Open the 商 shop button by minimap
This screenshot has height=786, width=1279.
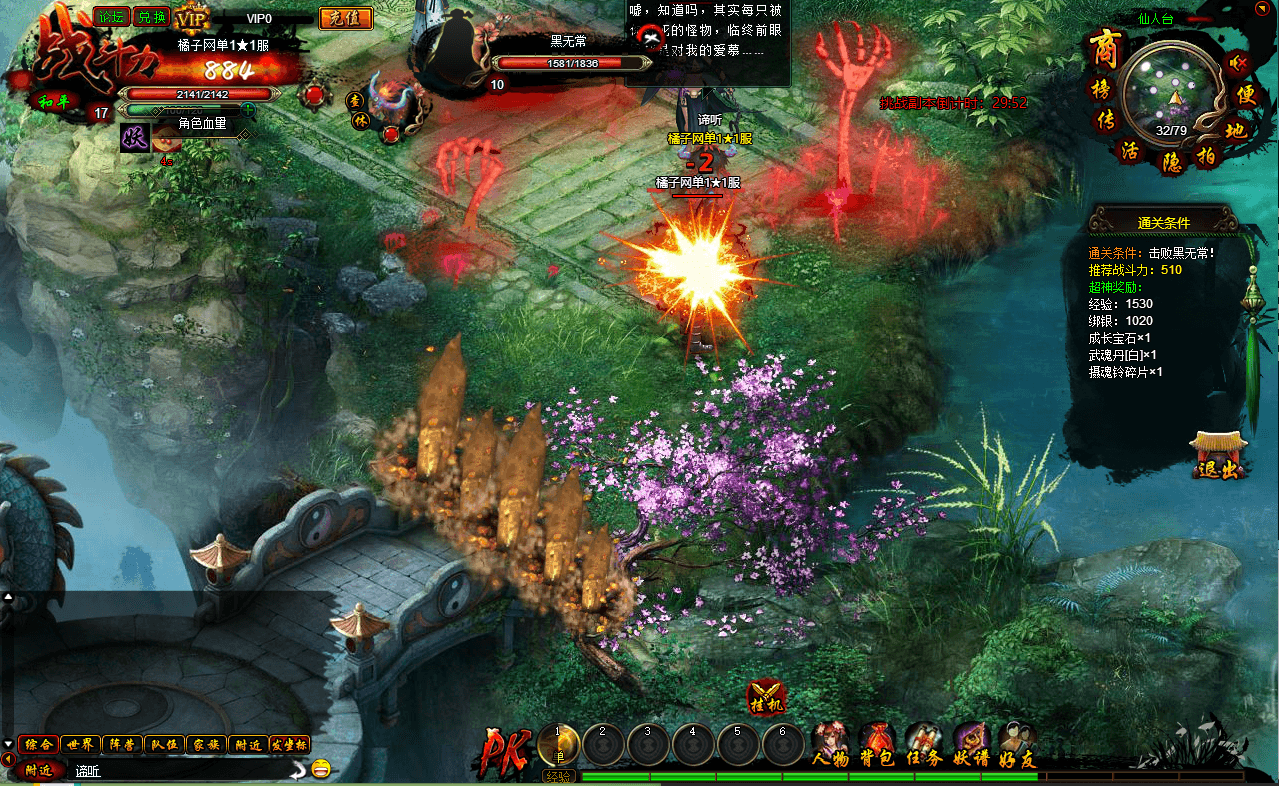(1105, 48)
